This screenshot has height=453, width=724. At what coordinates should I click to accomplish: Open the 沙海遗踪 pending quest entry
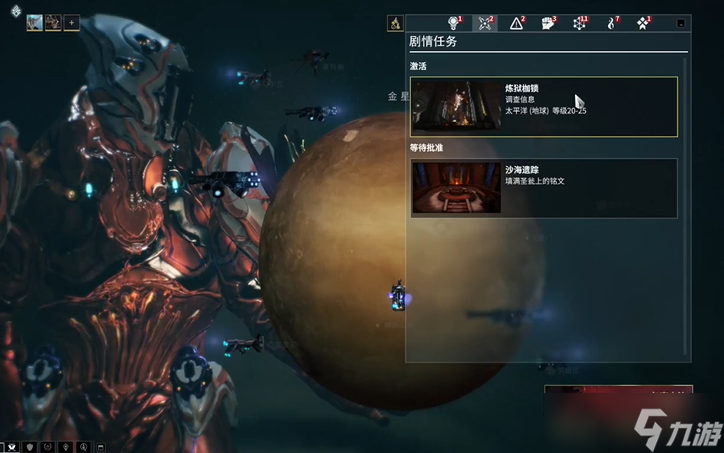click(544, 188)
